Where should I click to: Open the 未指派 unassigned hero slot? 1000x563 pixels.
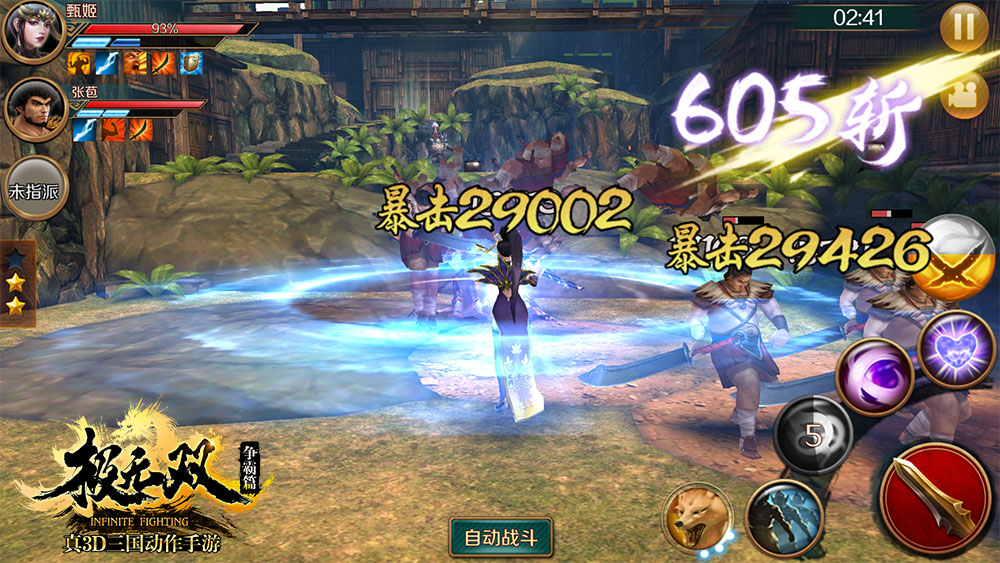coord(35,188)
